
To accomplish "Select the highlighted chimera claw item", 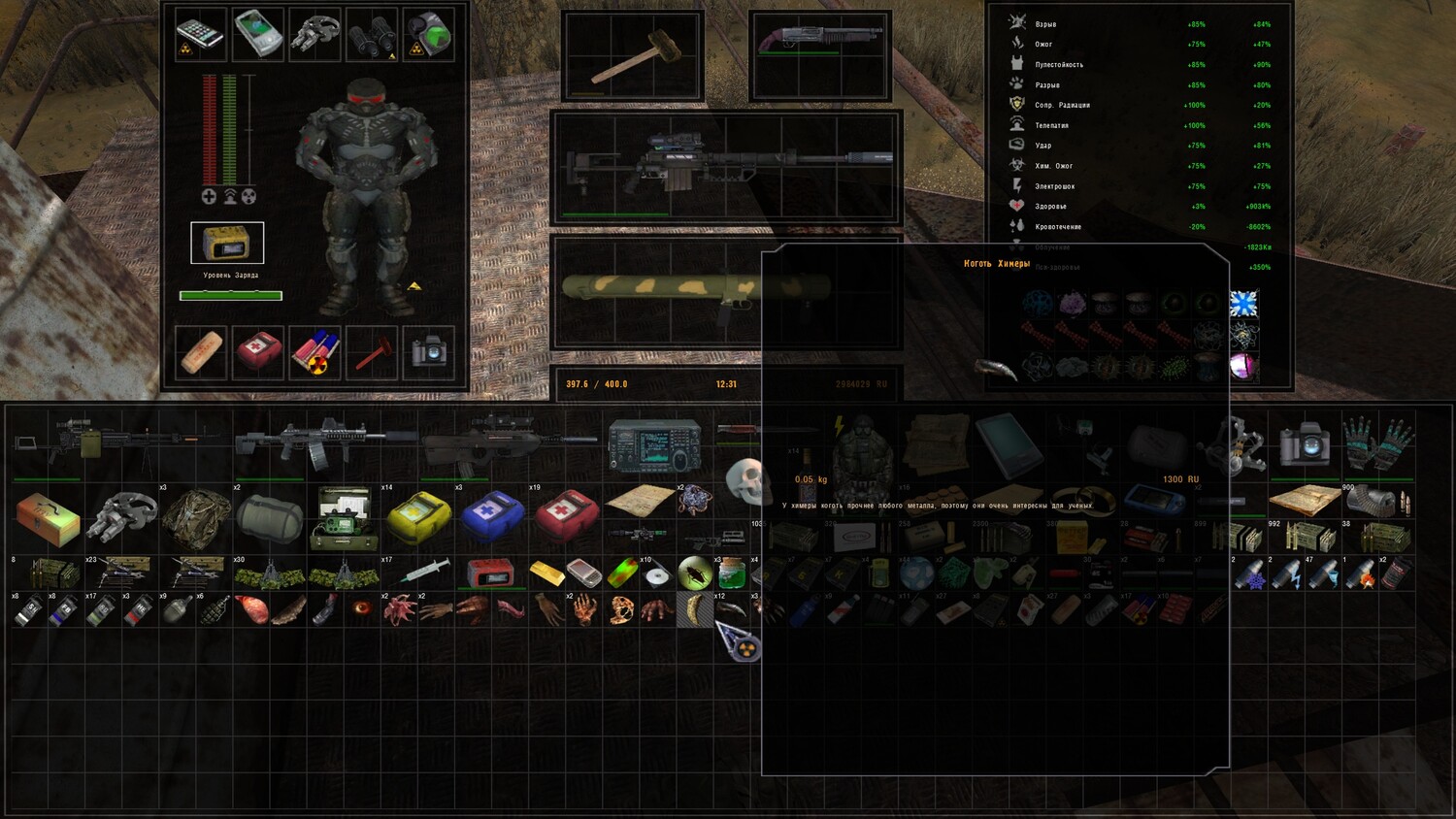I will pyautogui.click(x=695, y=609).
